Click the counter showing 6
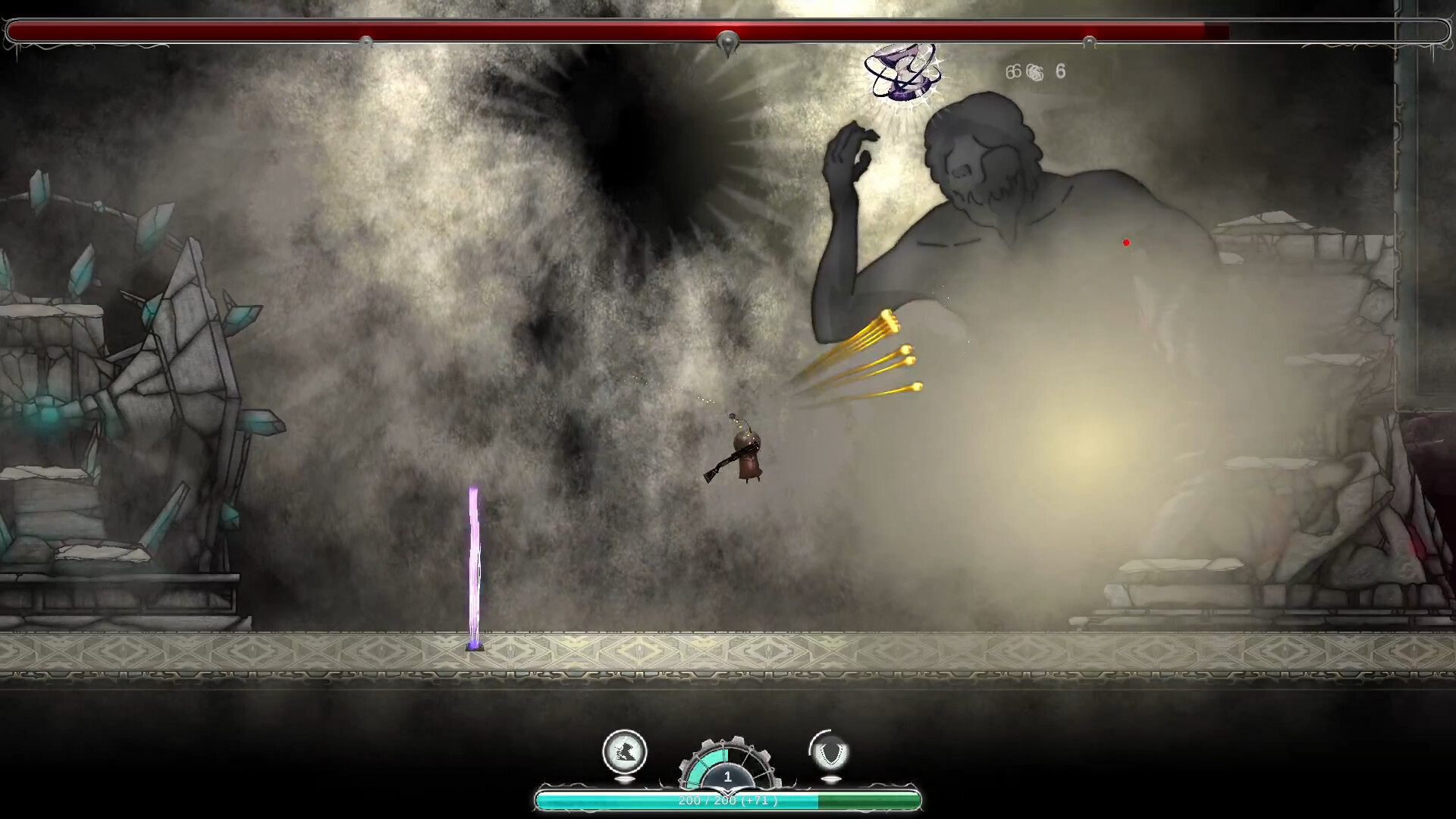Image resolution: width=1456 pixels, height=819 pixels. click(1059, 72)
